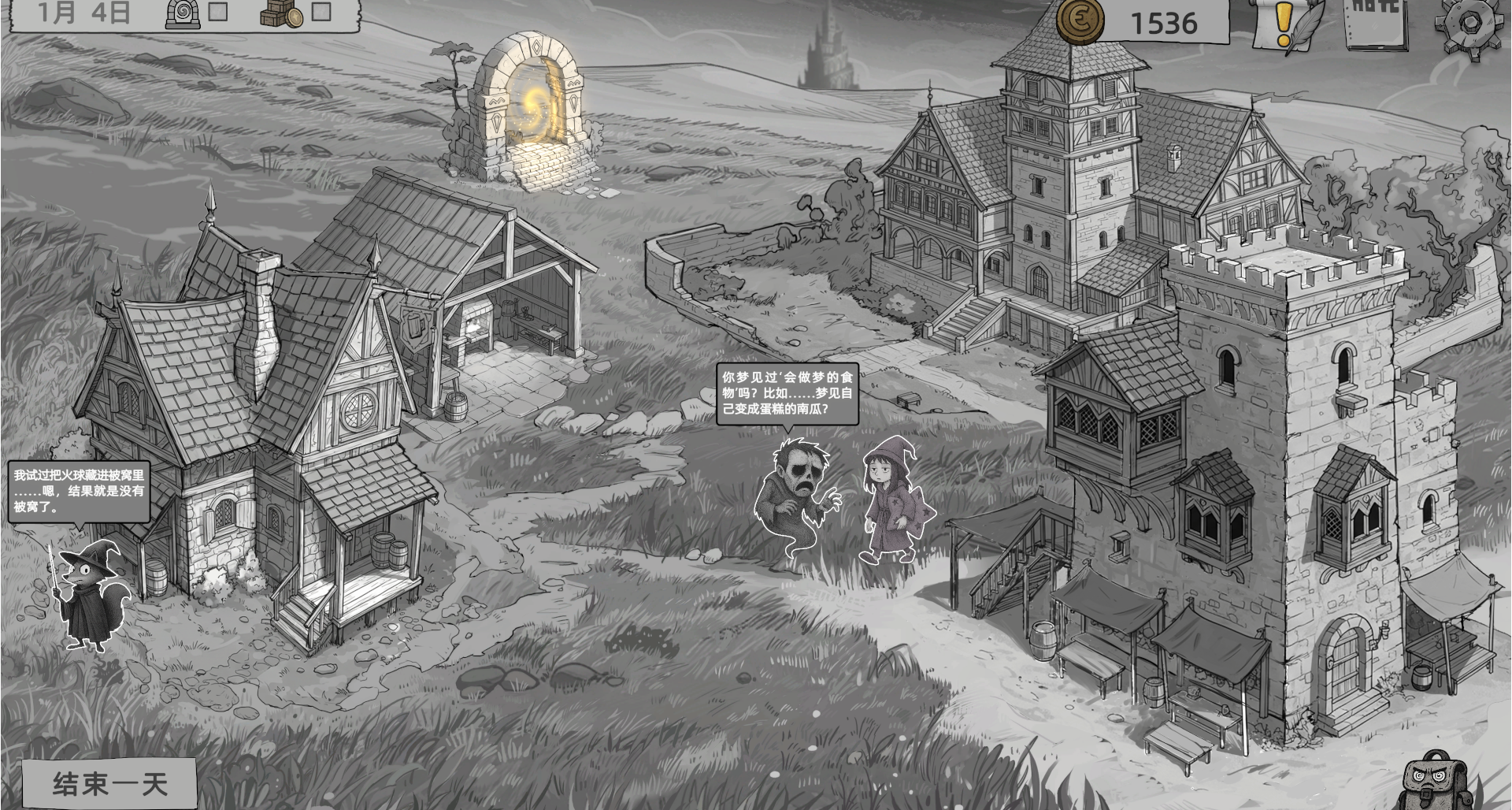Click the 结束一天 end day button
The width and height of the screenshot is (1512, 810).
[109, 784]
